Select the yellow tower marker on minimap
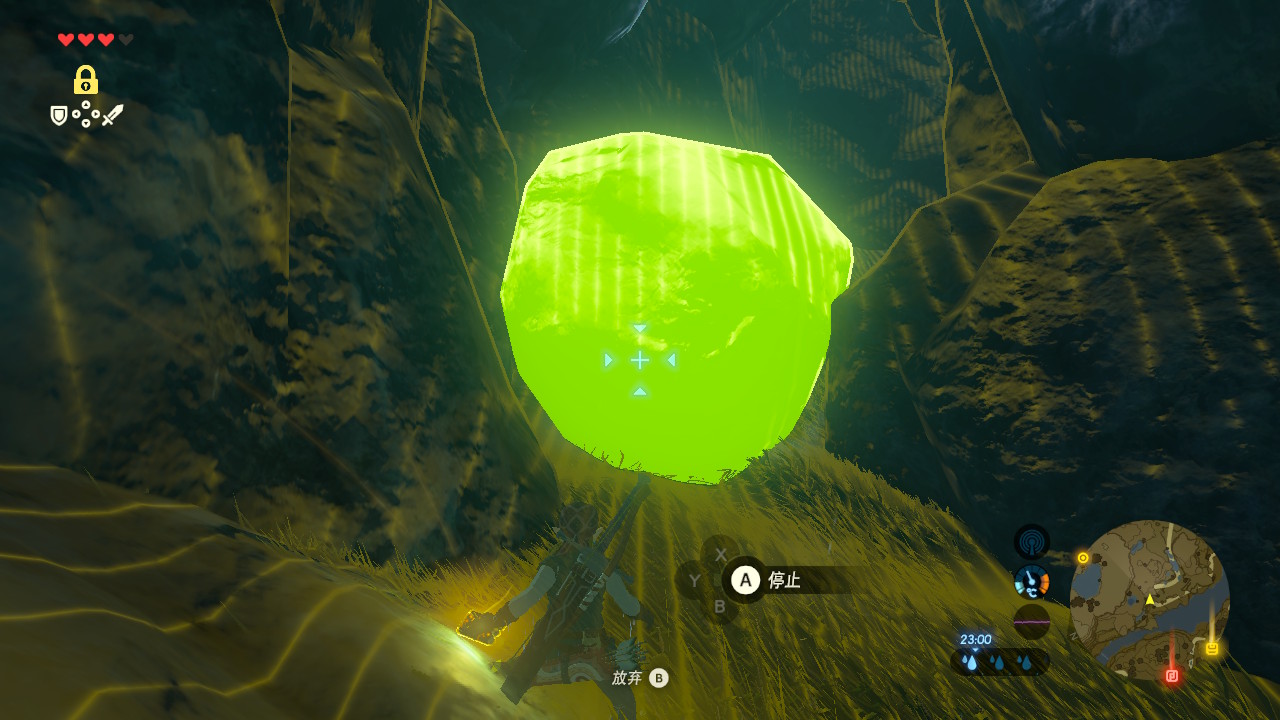The image size is (1280, 720). coord(1212,649)
